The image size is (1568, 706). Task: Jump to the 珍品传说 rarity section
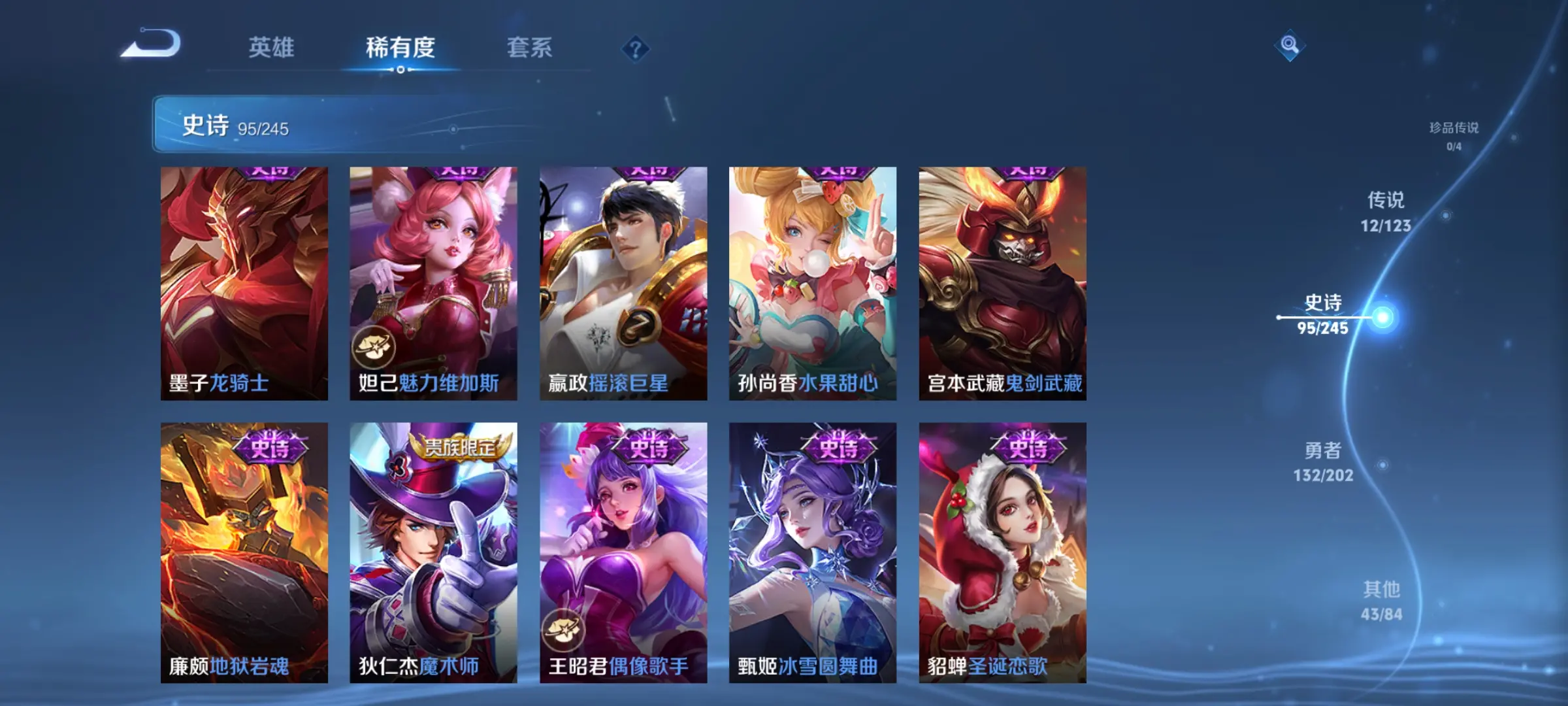pos(1454,135)
